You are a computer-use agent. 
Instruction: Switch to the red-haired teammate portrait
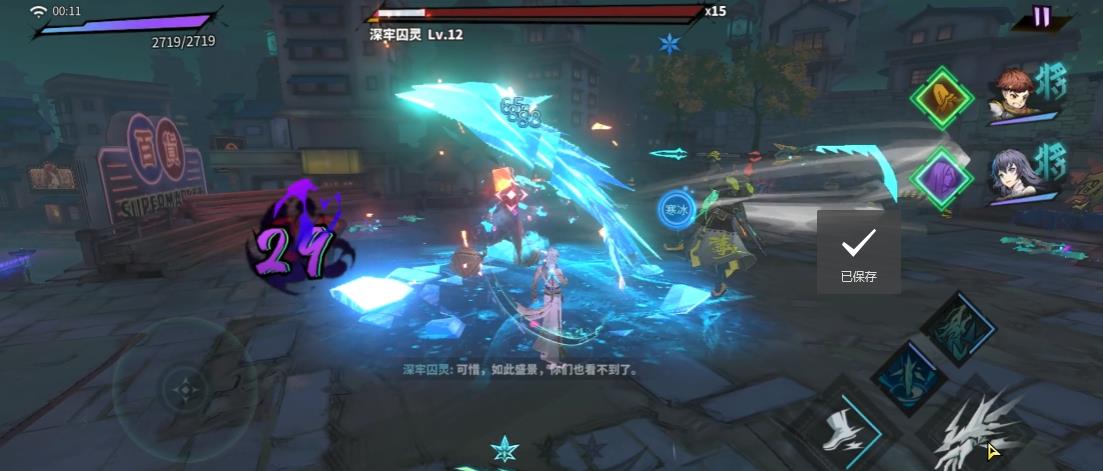[1012, 96]
